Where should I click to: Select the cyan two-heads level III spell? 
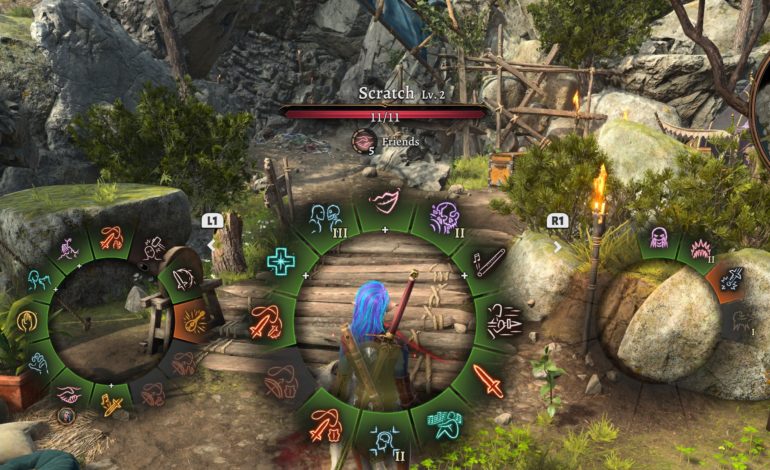[324, 216]
